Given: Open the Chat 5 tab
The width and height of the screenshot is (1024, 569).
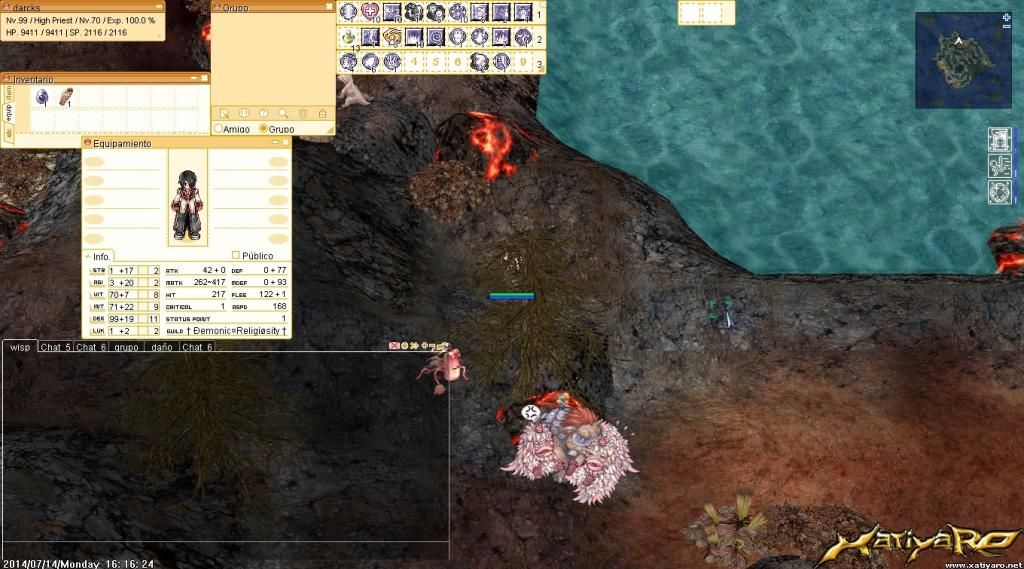Looking at the screenshot, I should 55,348.
